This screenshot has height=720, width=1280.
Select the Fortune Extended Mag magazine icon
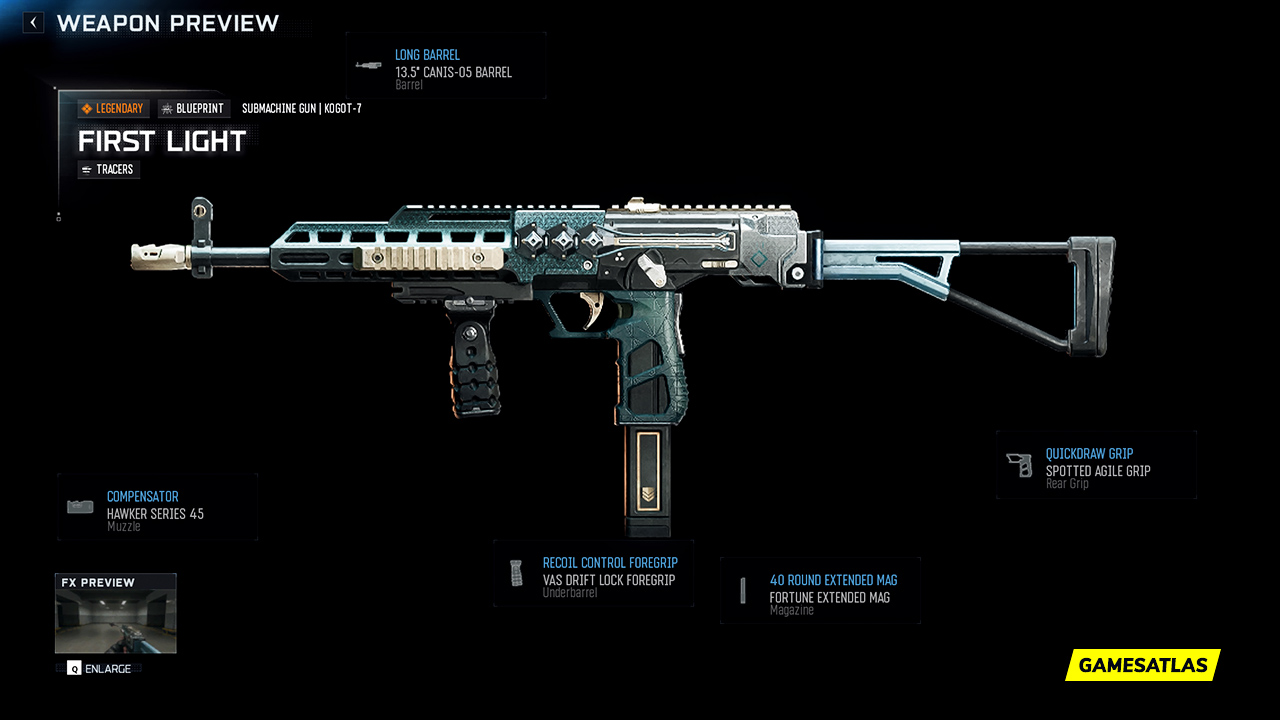[x=743, y=590]
